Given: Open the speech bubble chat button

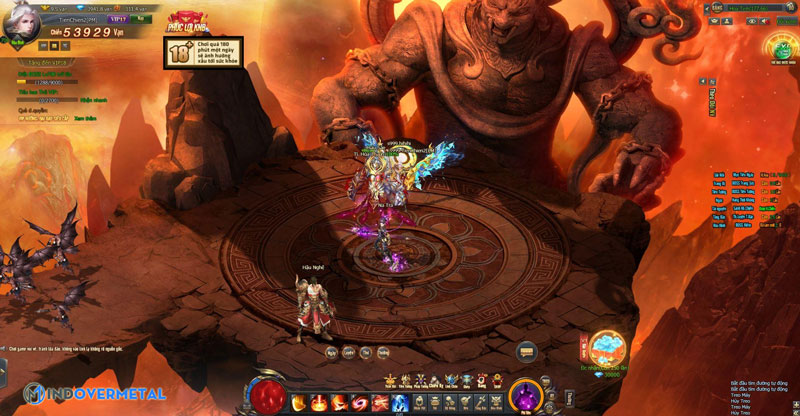Looking at the screenshot, I should click(527, 351).
